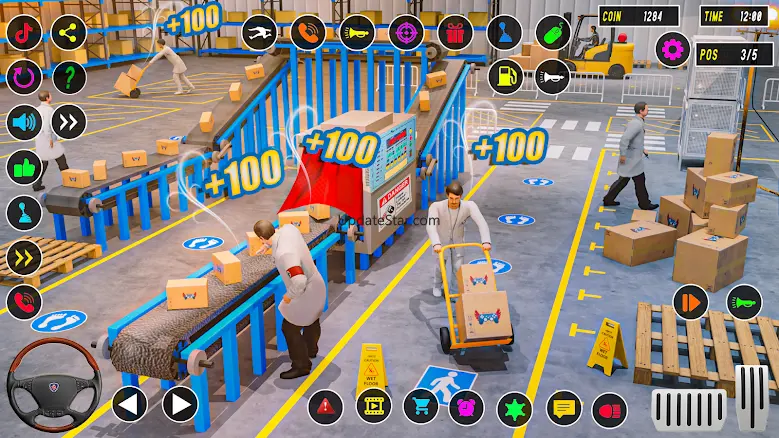
Task: Tap the green thumbs-up rate icon
Action: pyautogui.click(x=24, y=166)
